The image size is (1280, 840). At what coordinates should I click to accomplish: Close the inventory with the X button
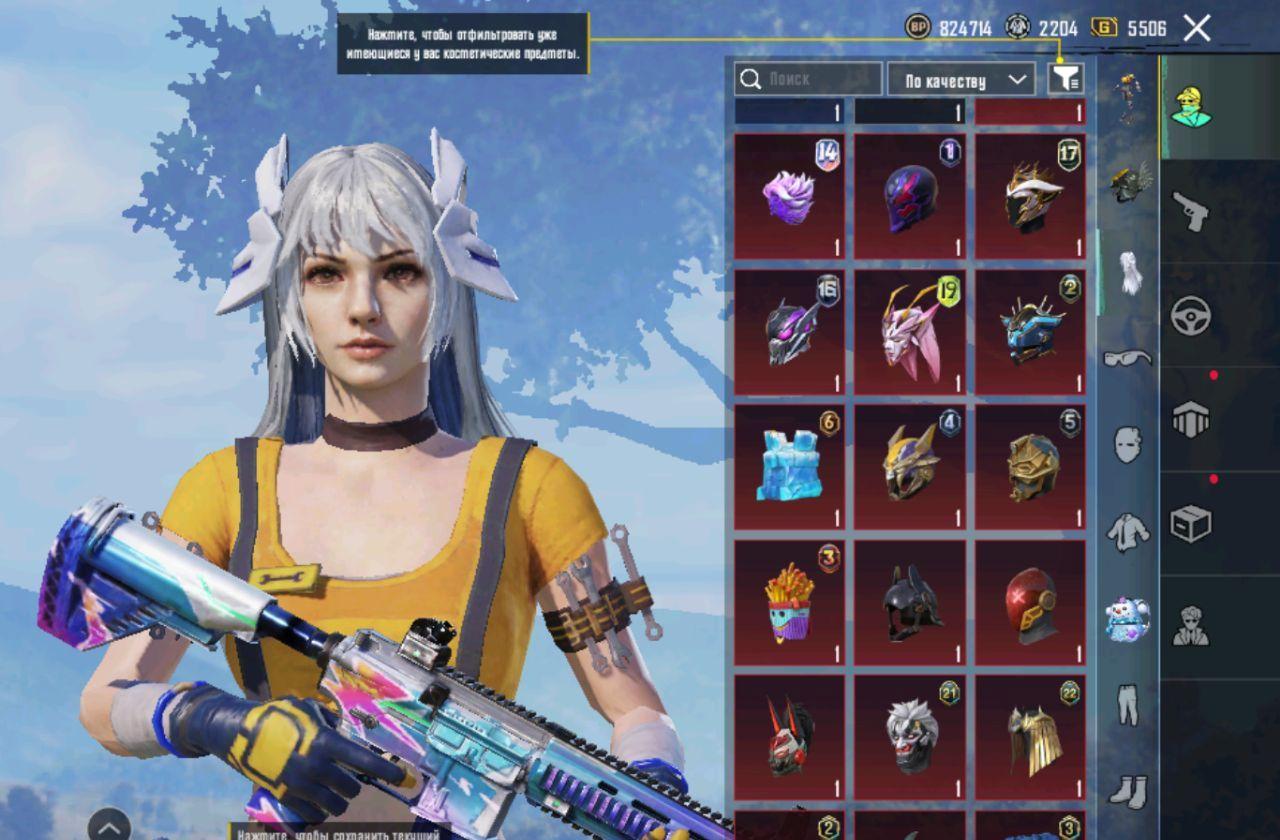[1197, 28]
